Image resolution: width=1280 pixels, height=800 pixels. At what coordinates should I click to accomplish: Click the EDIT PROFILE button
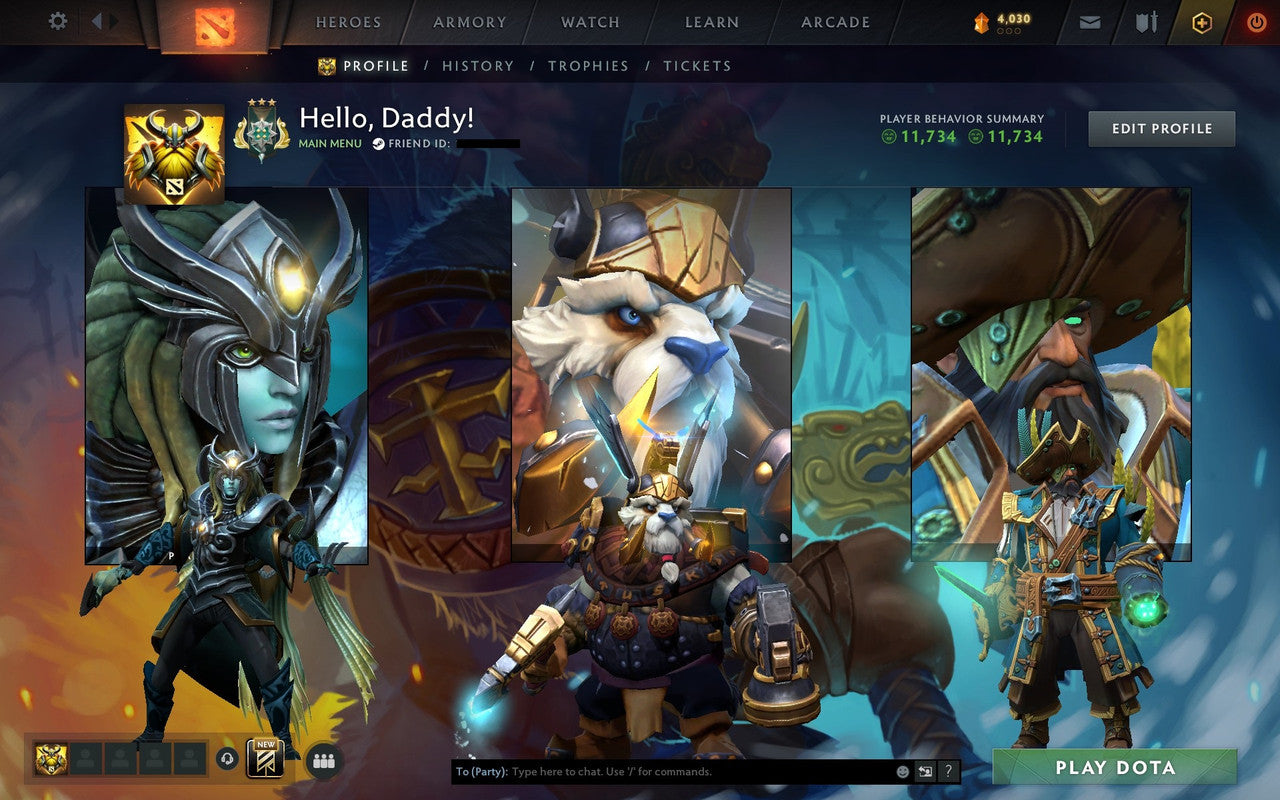pos(1161,127)
